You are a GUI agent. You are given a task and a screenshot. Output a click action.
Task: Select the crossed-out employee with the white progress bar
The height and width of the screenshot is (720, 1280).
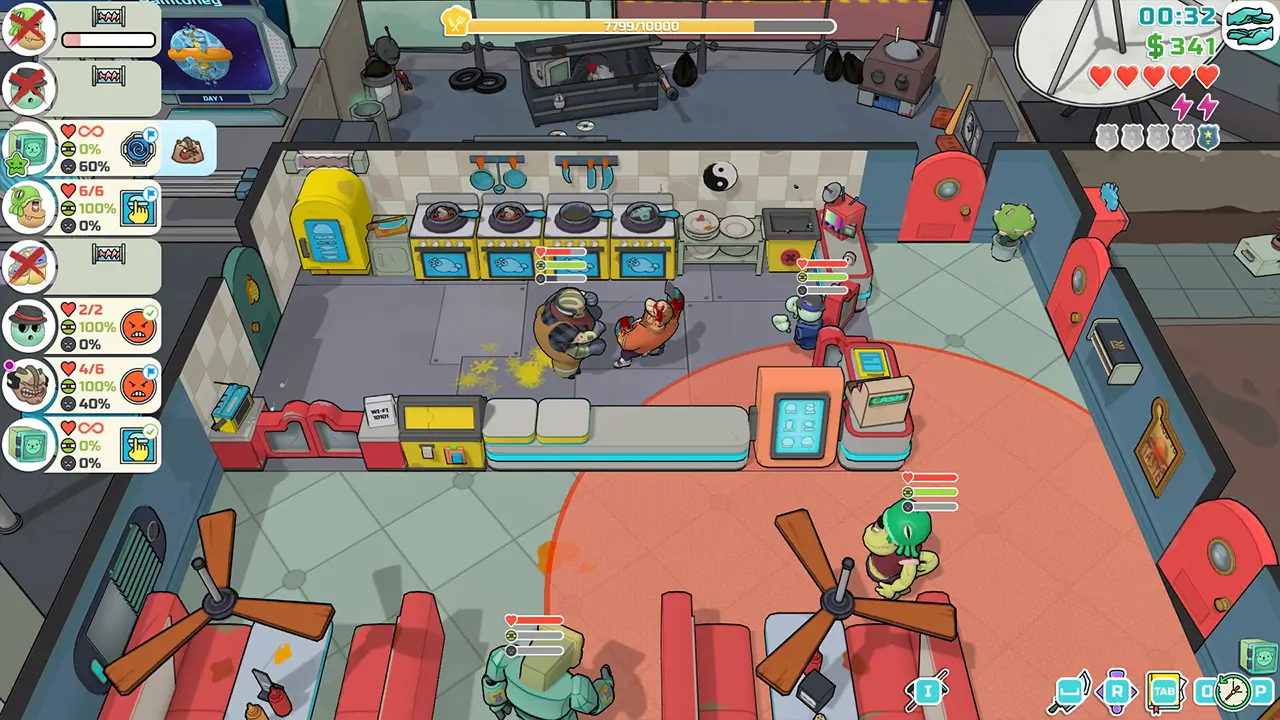(x=29, y=29)
